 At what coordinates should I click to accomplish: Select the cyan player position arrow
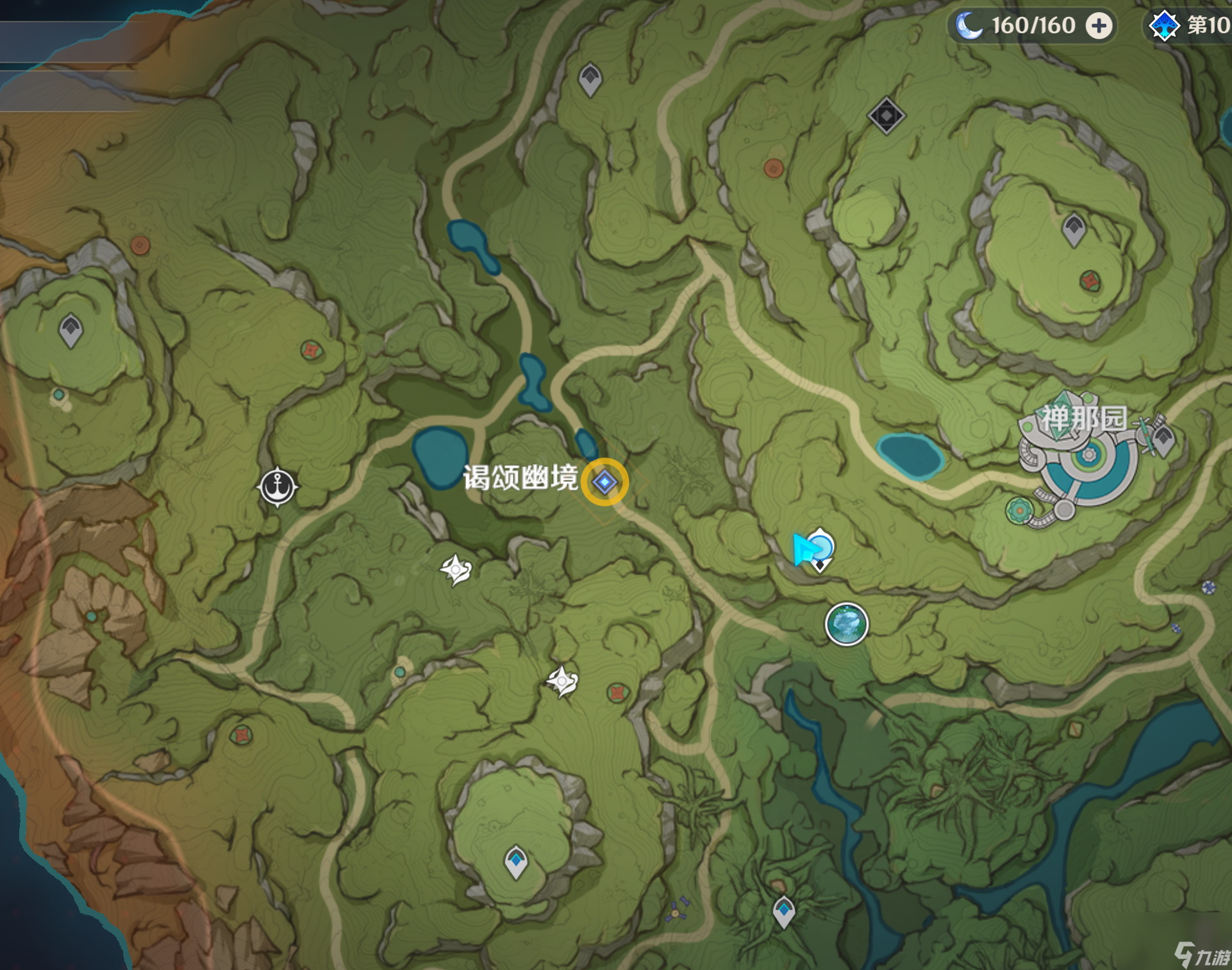point(804,550)
